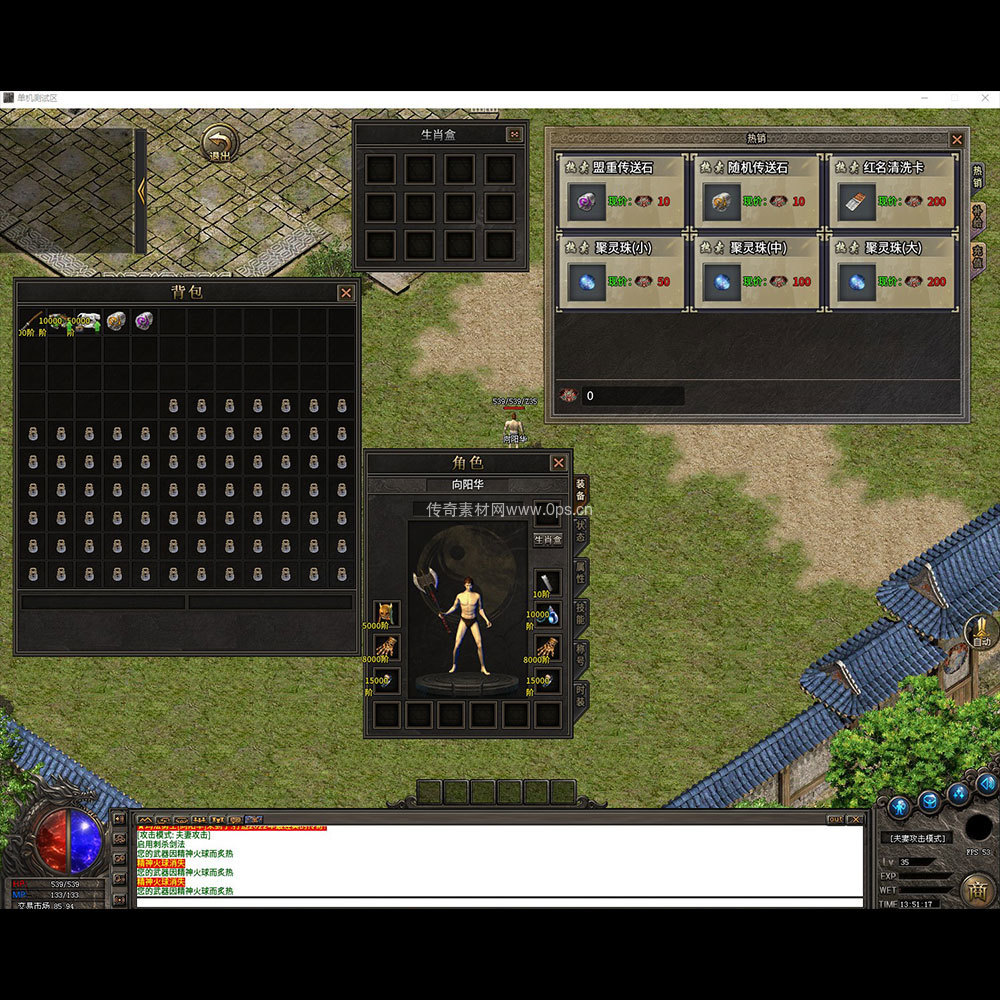
Task: Close the 背包 inventory window
Action: coord(346,293)
